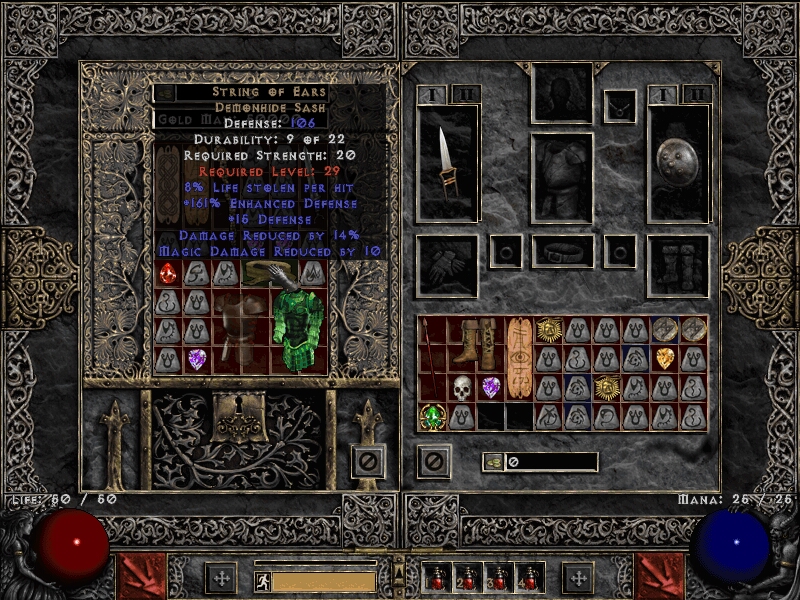Pick up the tall orange tome in inventory

pyautogui.click(x=518, y=358)
